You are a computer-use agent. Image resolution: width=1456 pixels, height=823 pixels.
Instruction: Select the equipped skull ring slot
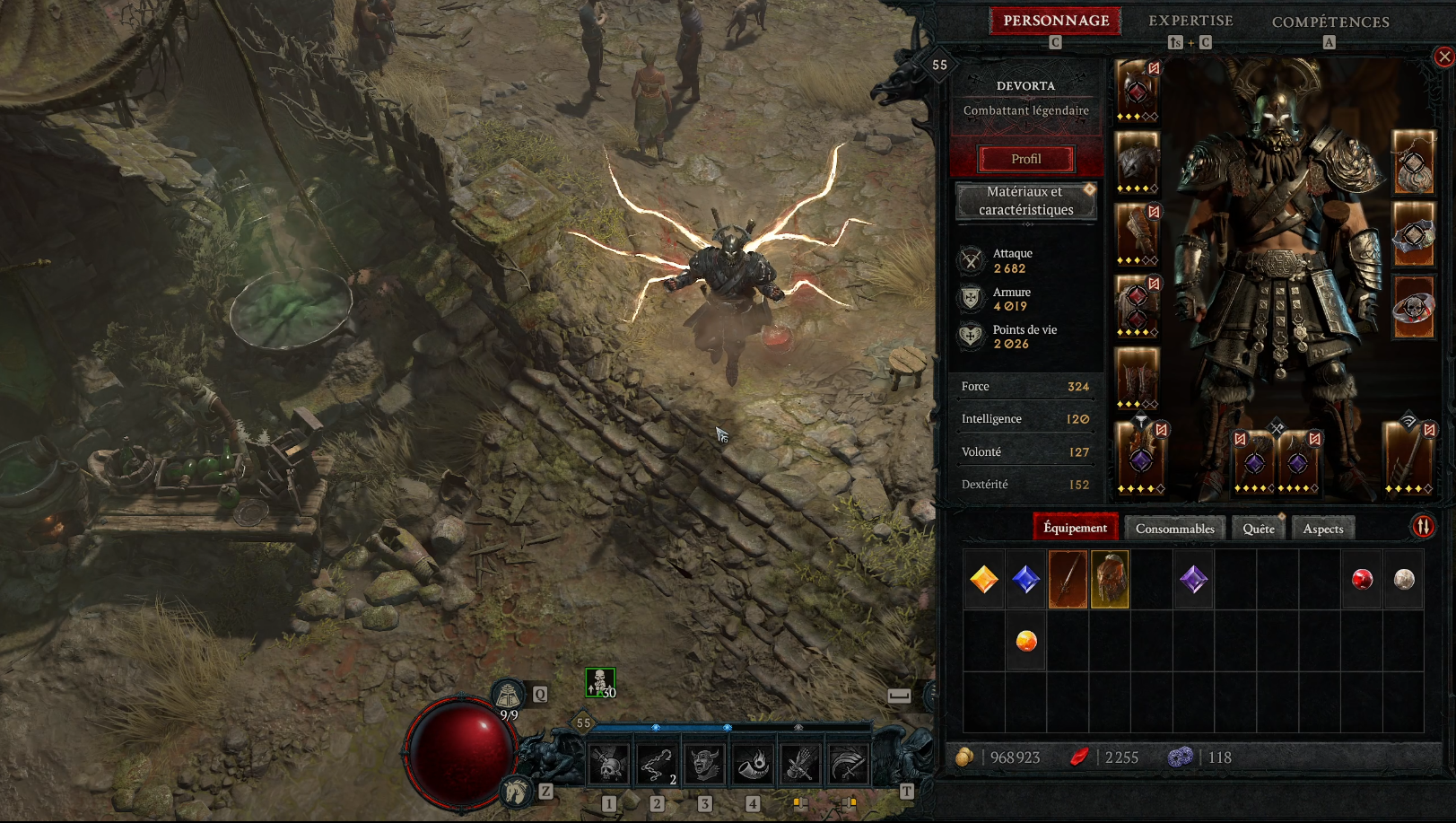pos(1413,308)
